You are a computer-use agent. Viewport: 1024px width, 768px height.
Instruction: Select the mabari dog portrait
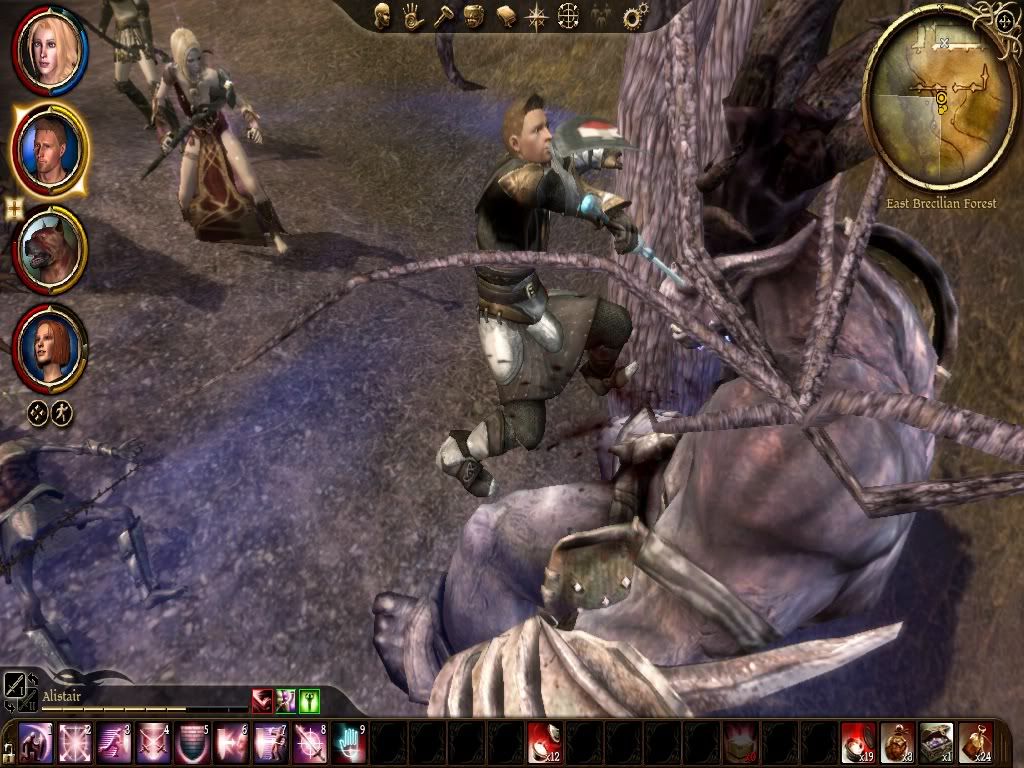50,250
